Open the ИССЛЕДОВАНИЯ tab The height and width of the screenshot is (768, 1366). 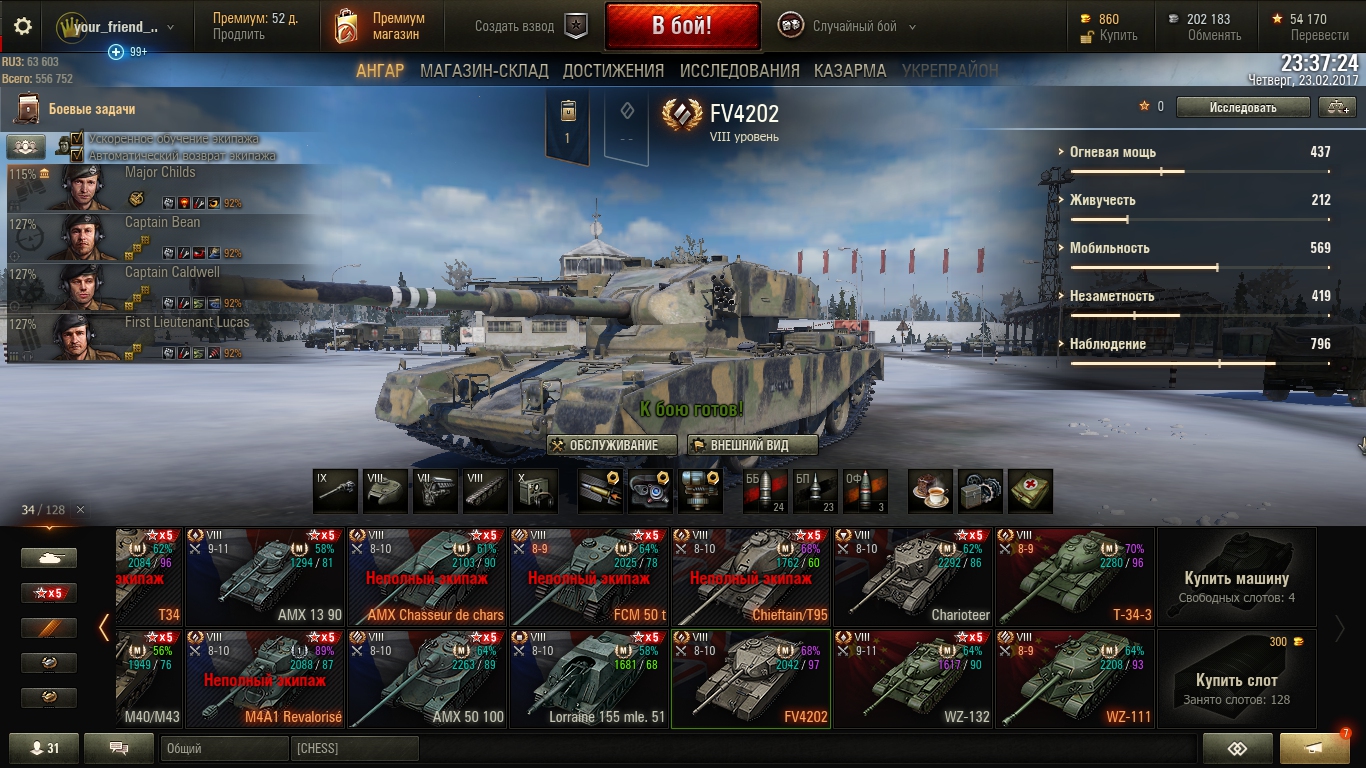739,71
